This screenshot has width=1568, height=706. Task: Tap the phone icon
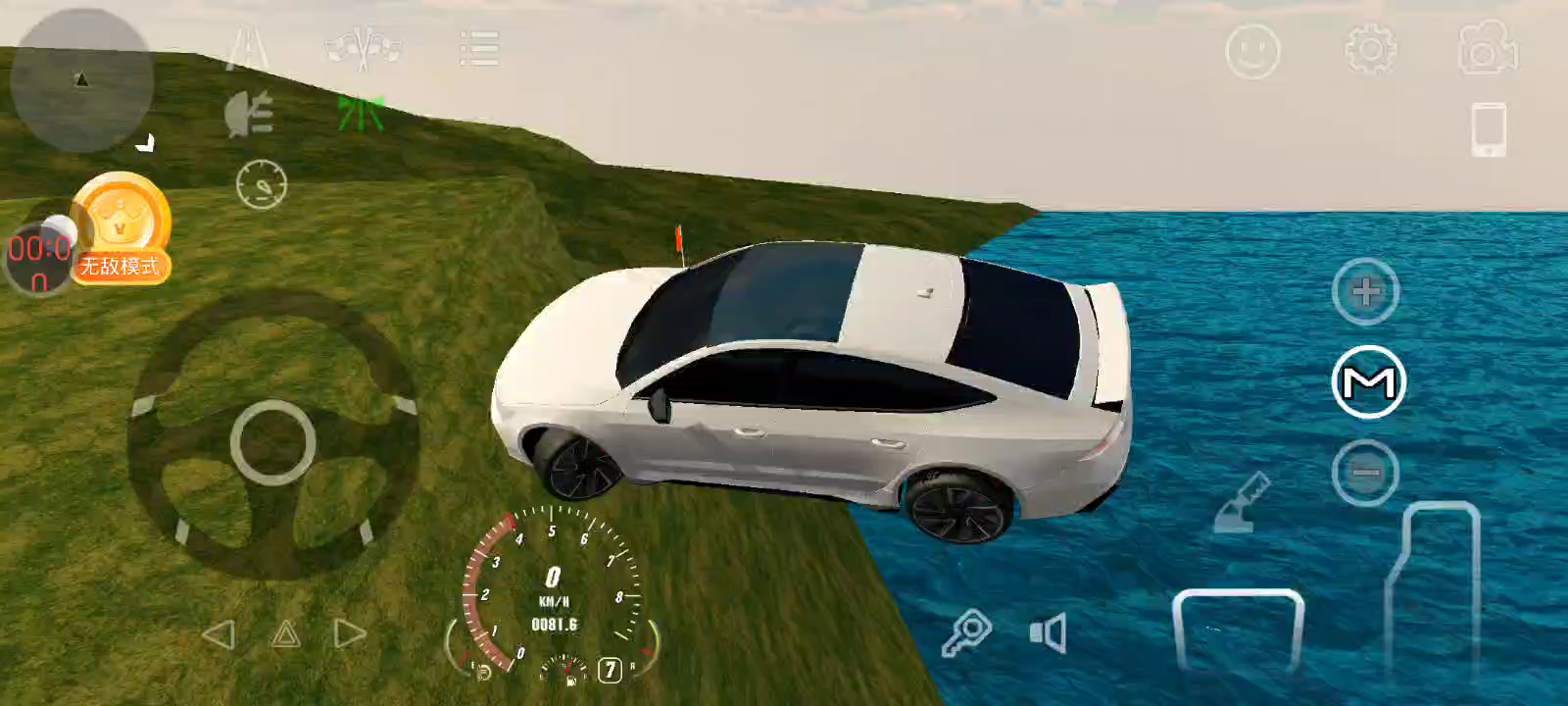[1489, 129]
